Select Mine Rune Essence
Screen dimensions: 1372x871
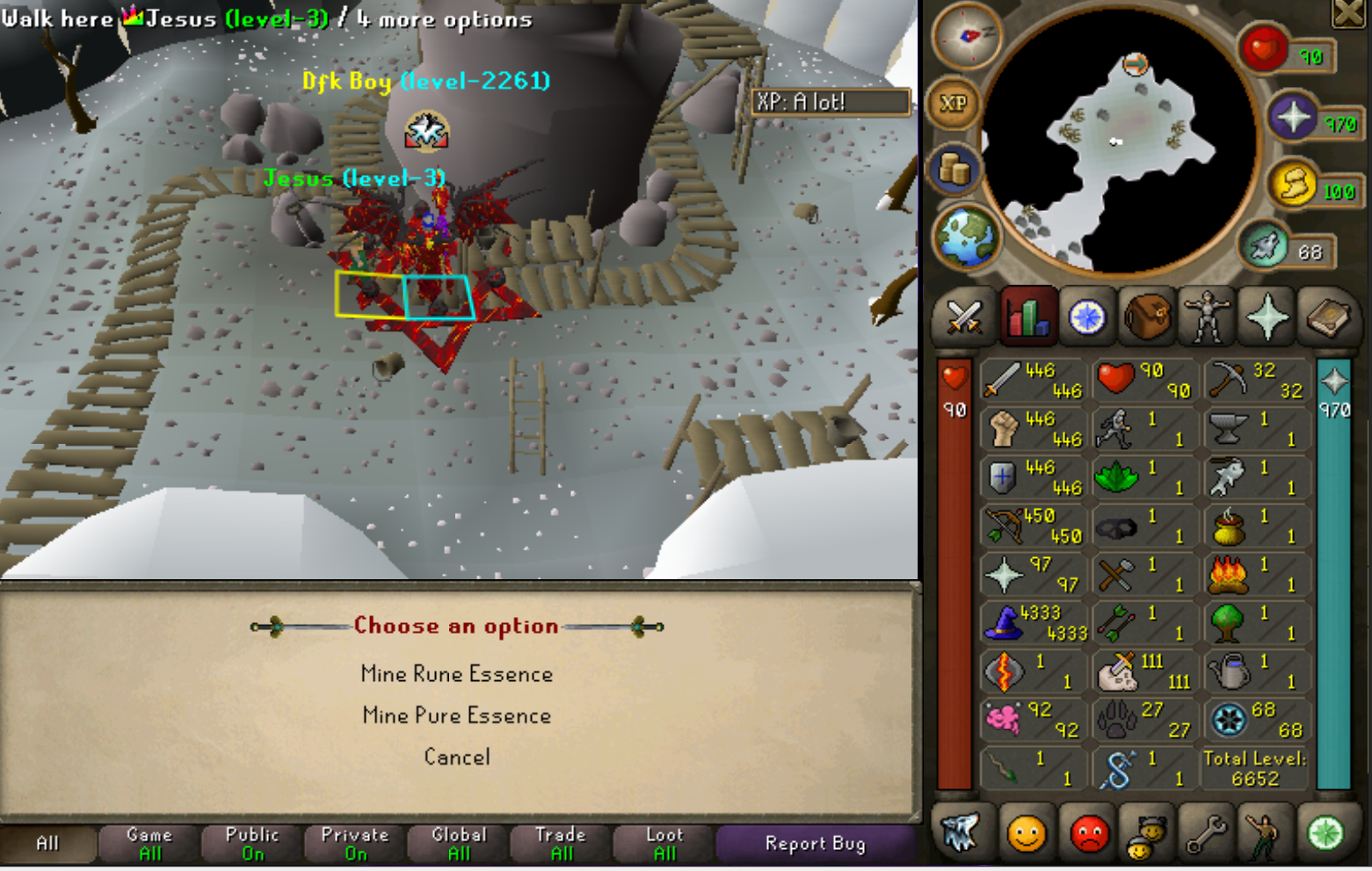coord(457,674)
